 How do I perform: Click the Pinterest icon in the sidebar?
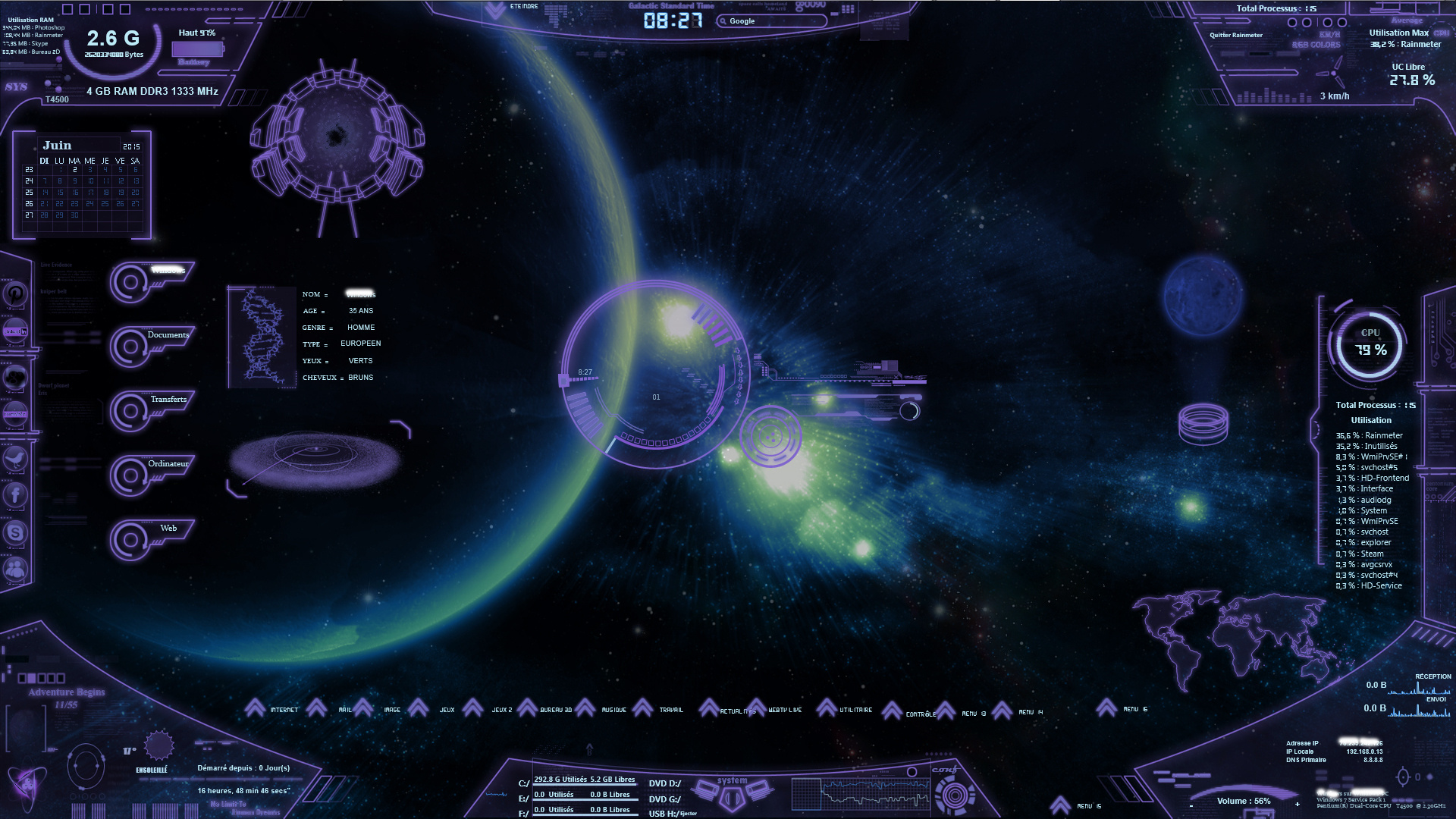15,294
